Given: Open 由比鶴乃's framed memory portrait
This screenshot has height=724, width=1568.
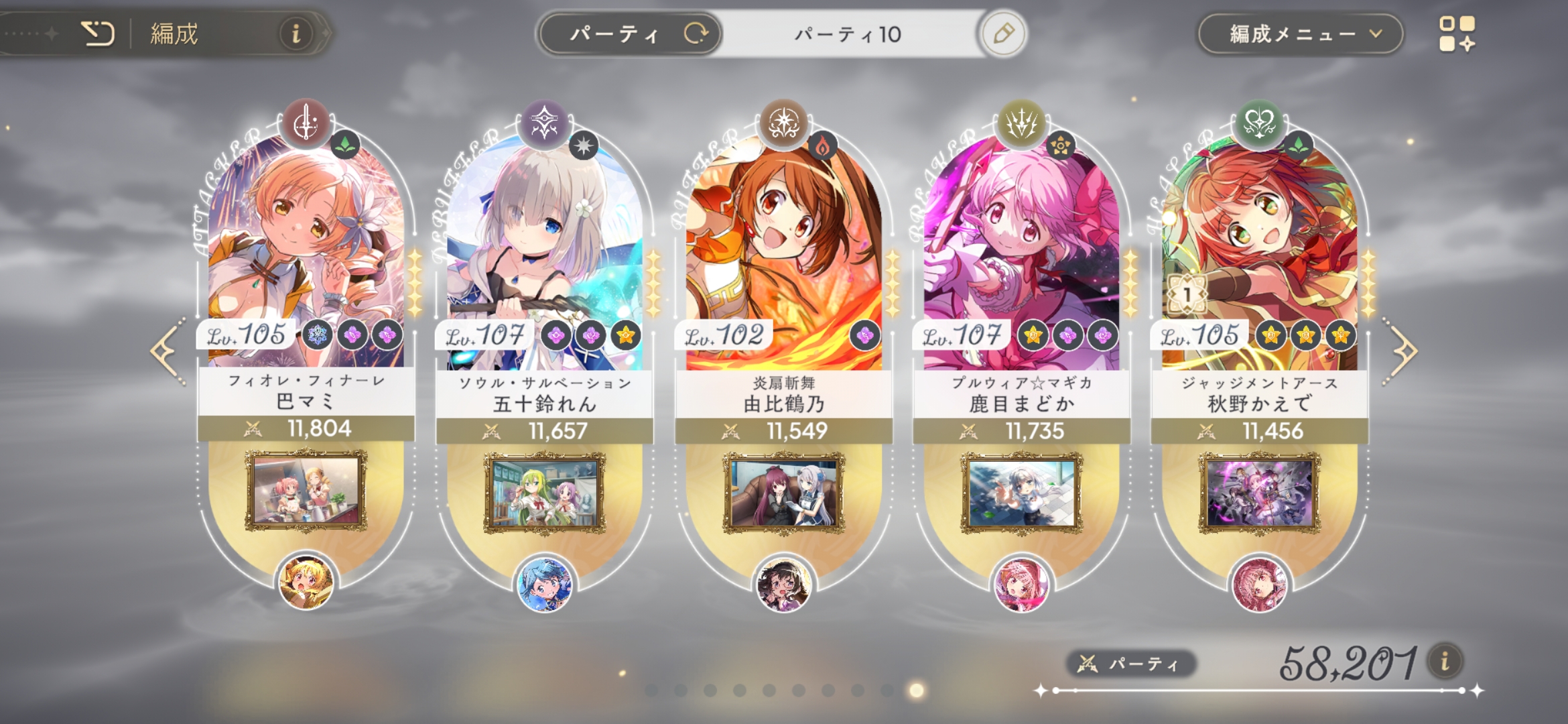Looking at the screenshot, I should 783,493.
